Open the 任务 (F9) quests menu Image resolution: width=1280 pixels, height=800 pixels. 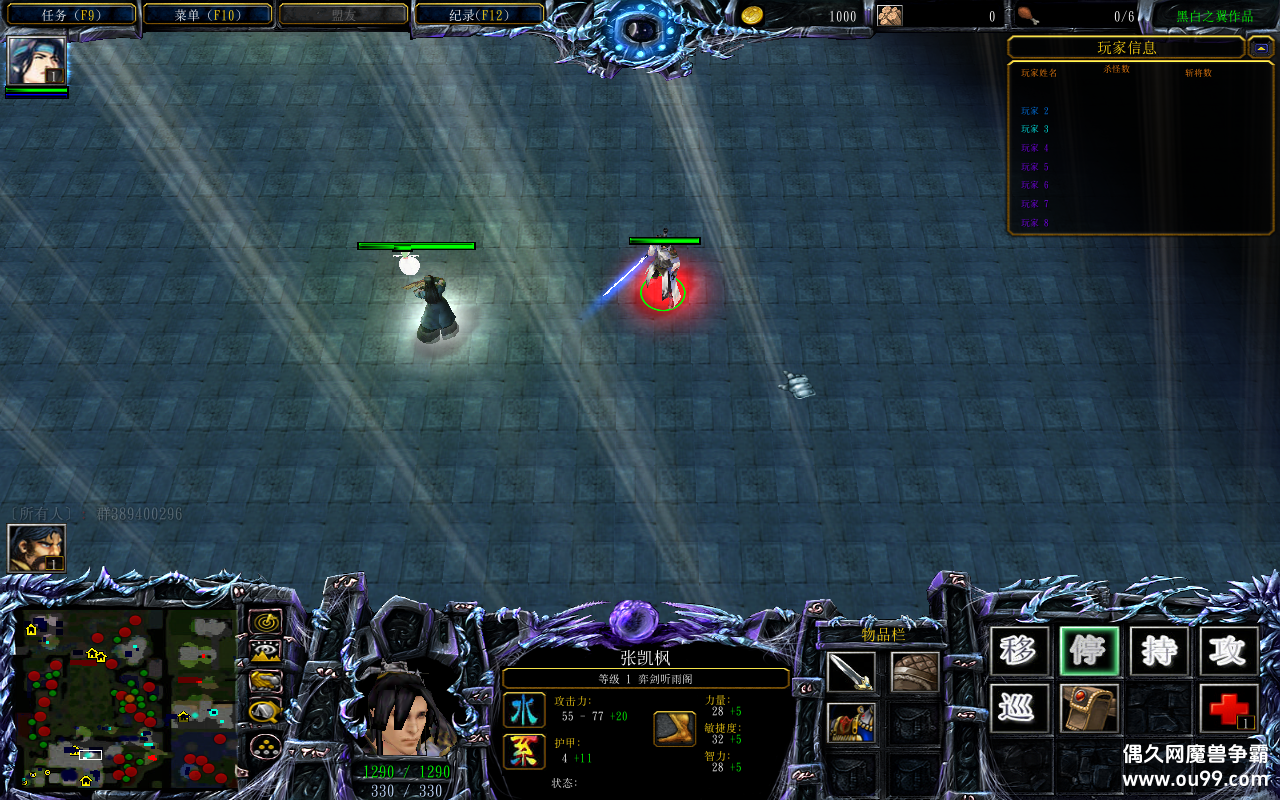pyautogui.click(x=71, y=15)
